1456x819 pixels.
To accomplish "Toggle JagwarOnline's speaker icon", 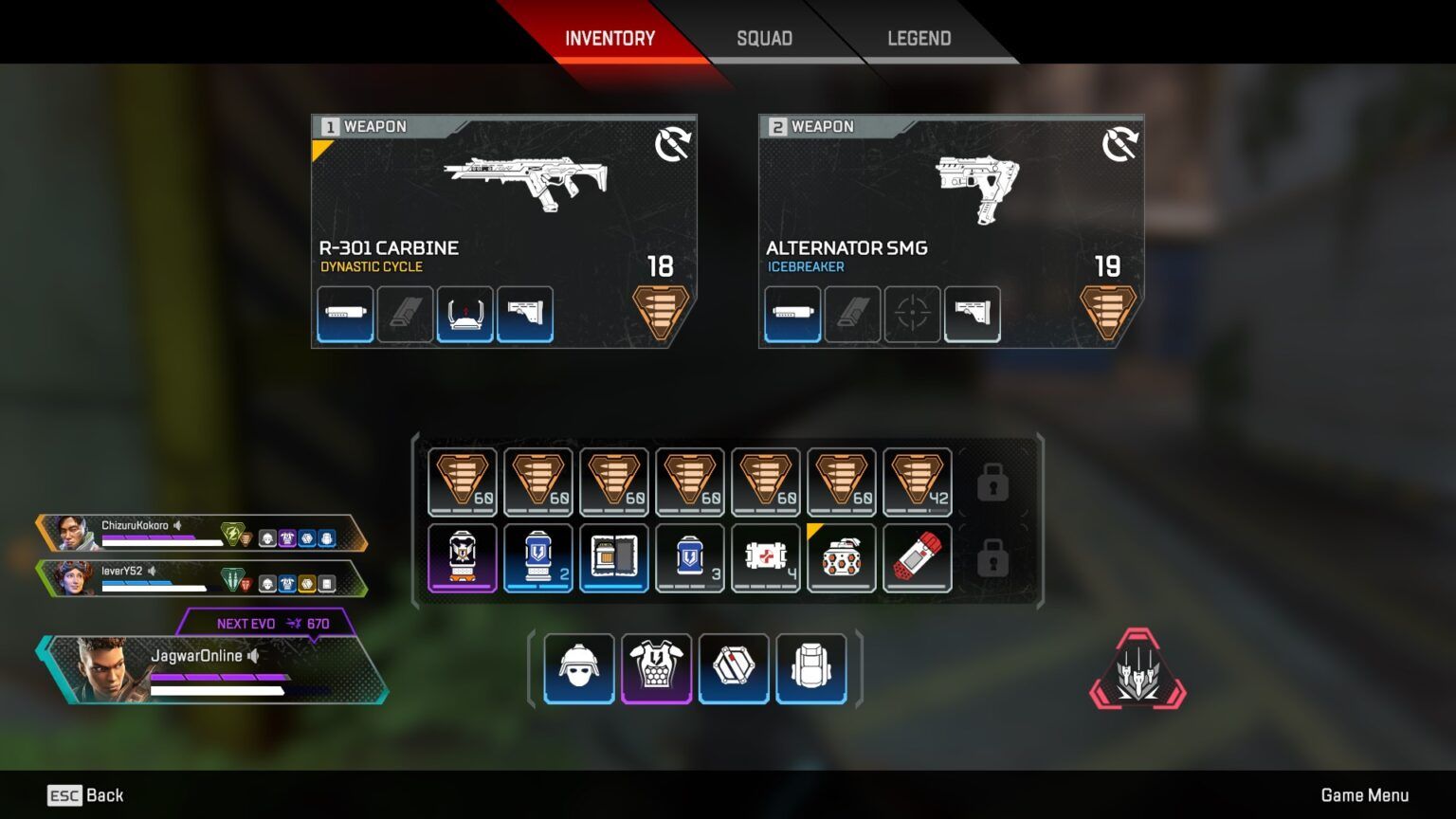I will click(x=251, y=655).
